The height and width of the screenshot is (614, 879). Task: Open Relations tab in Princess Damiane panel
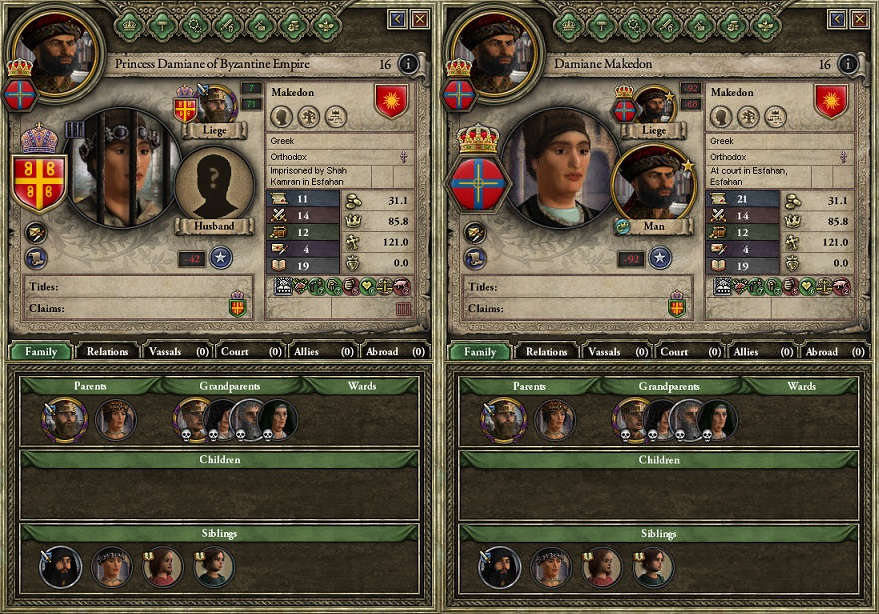click(x=107, y=351)
